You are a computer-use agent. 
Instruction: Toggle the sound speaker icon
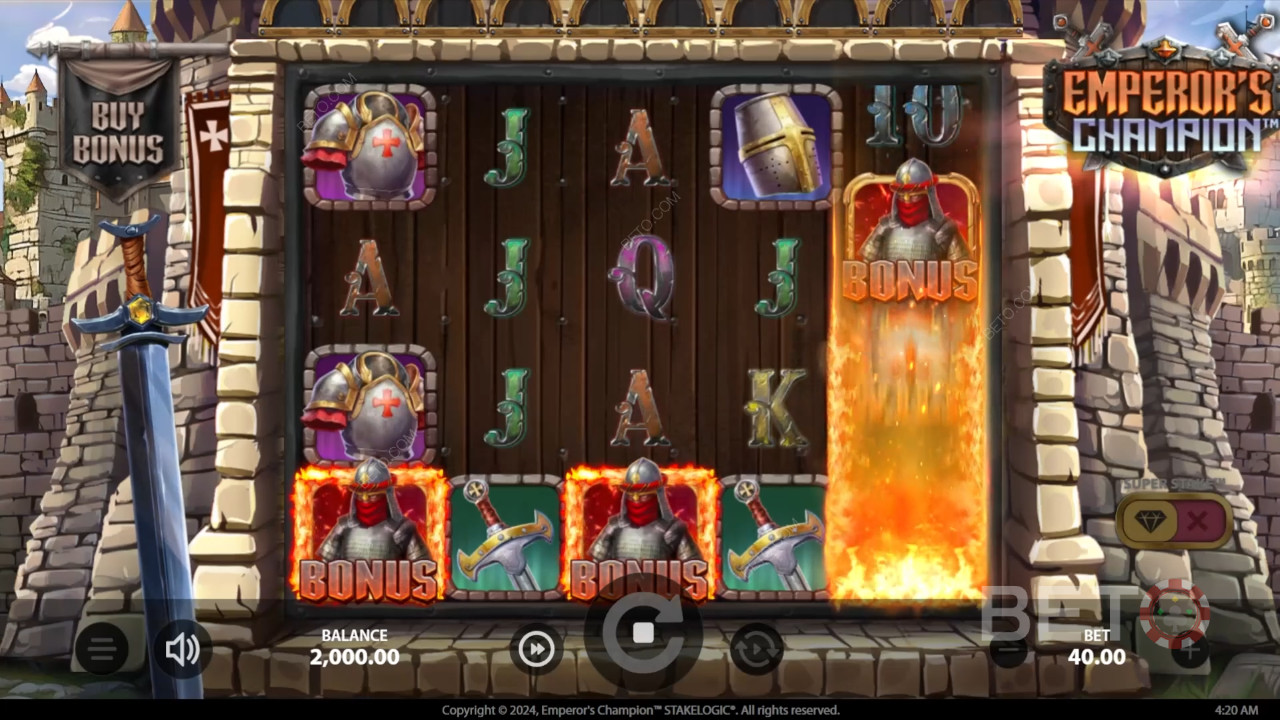point(182,650)
